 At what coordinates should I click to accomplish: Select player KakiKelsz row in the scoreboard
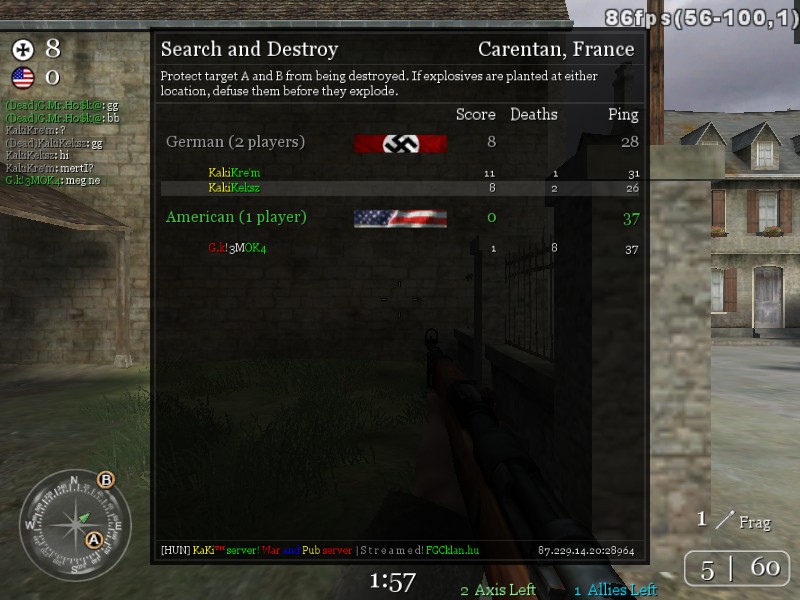pos(234,188)
